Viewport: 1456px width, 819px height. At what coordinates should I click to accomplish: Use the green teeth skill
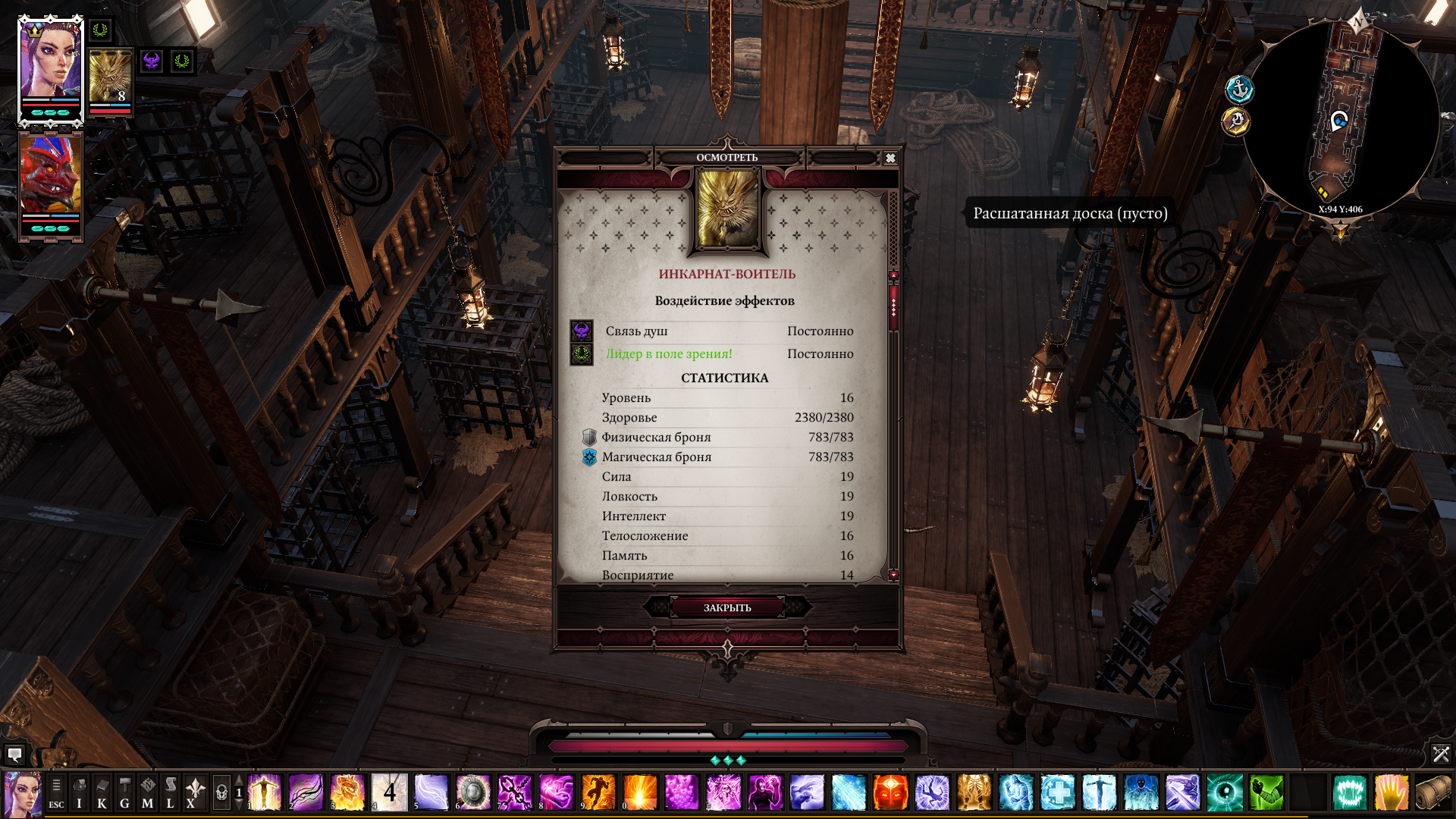click(x=1349, y=793)
